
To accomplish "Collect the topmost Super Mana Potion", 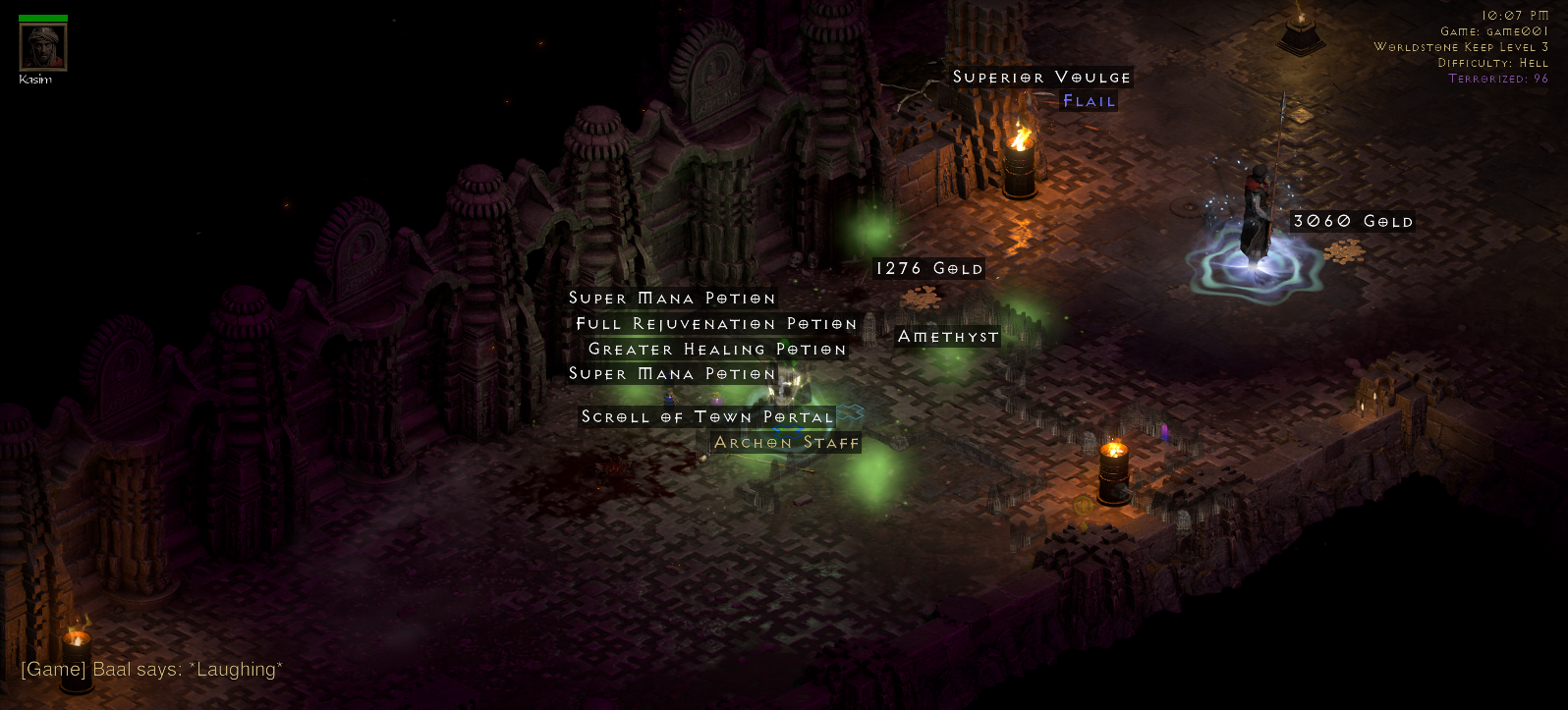I will tap(671, 298).
